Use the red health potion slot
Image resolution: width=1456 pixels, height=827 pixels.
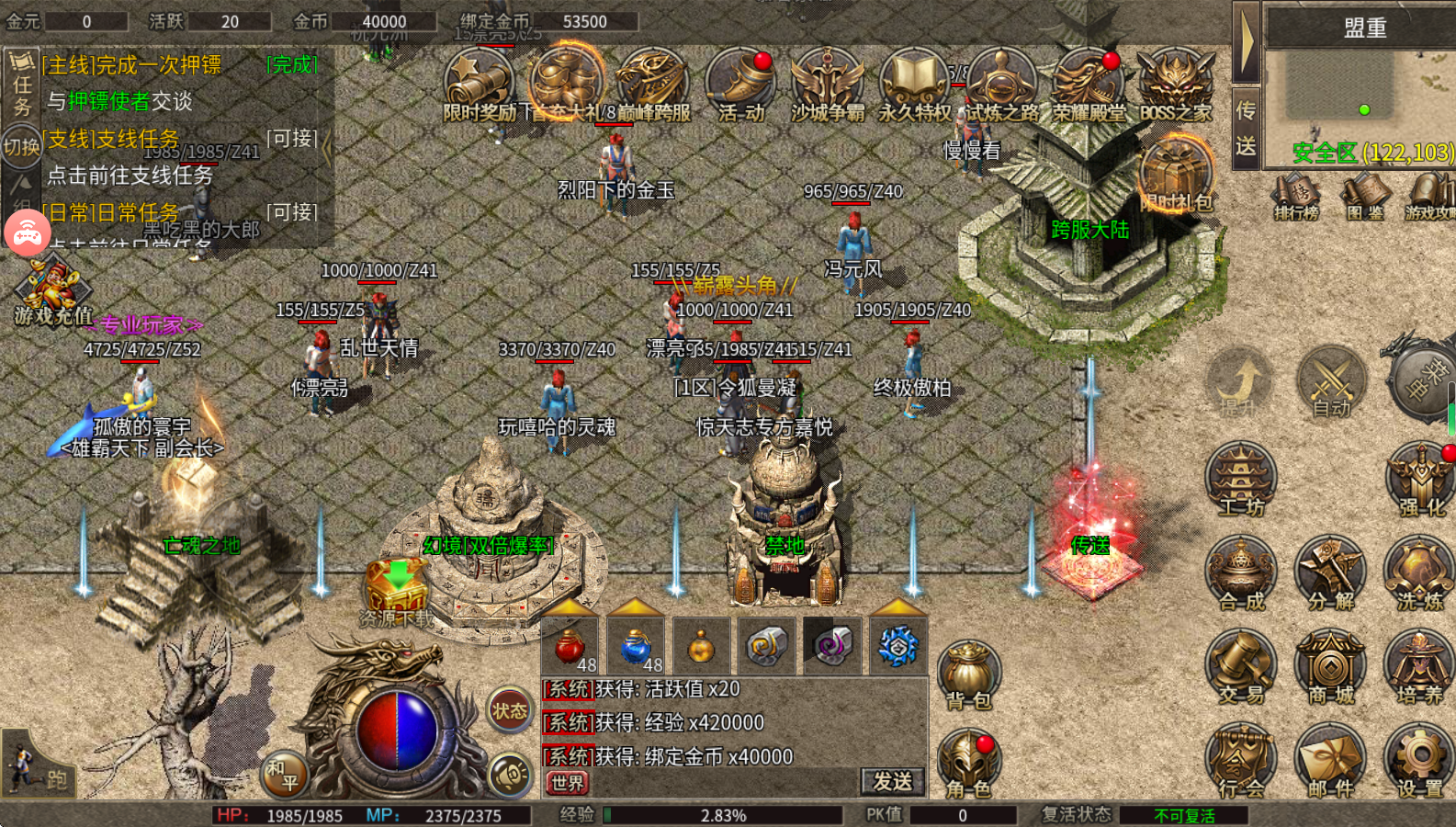[x=570, y=645]
